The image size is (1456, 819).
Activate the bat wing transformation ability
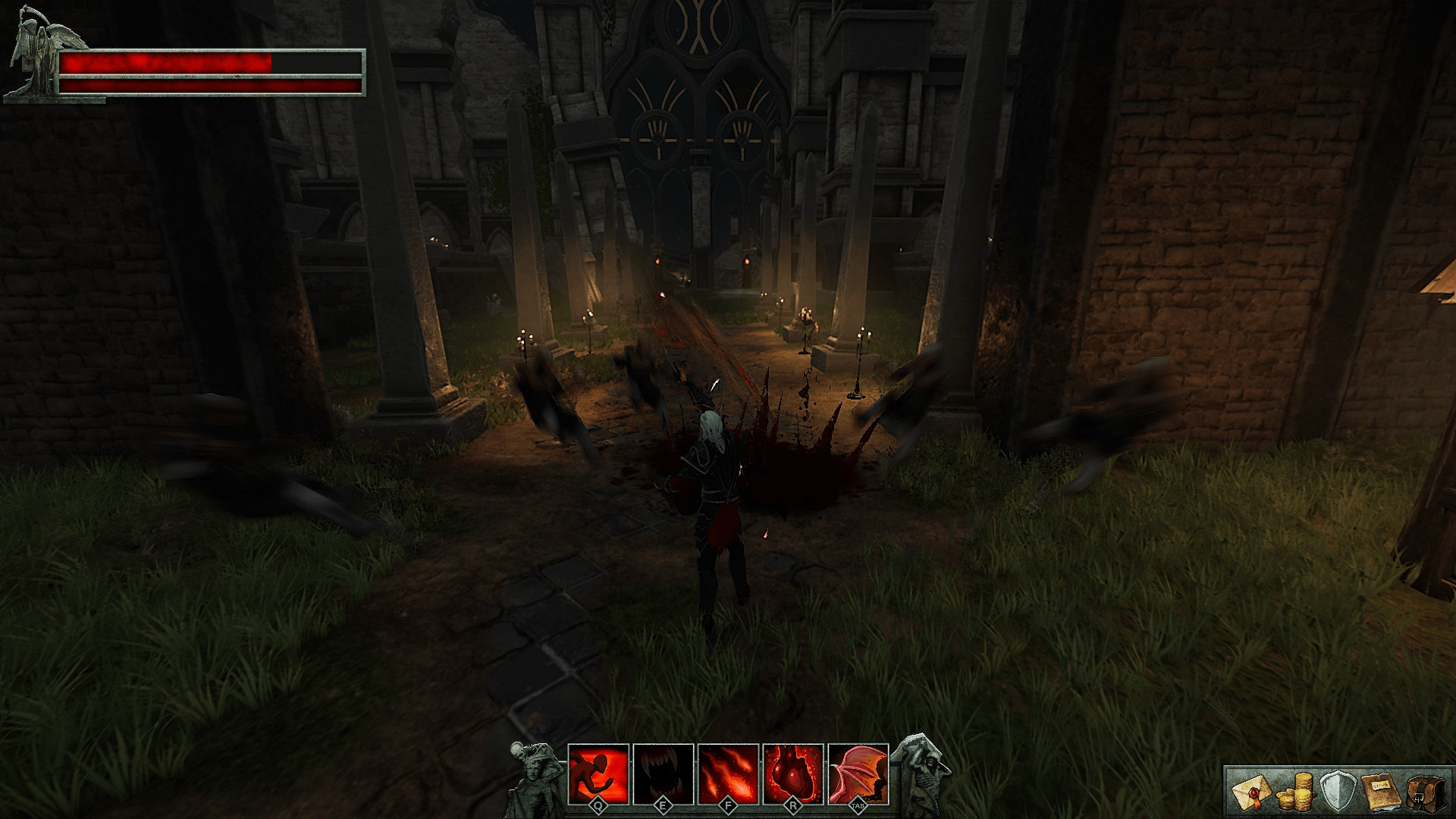[858, 773]
